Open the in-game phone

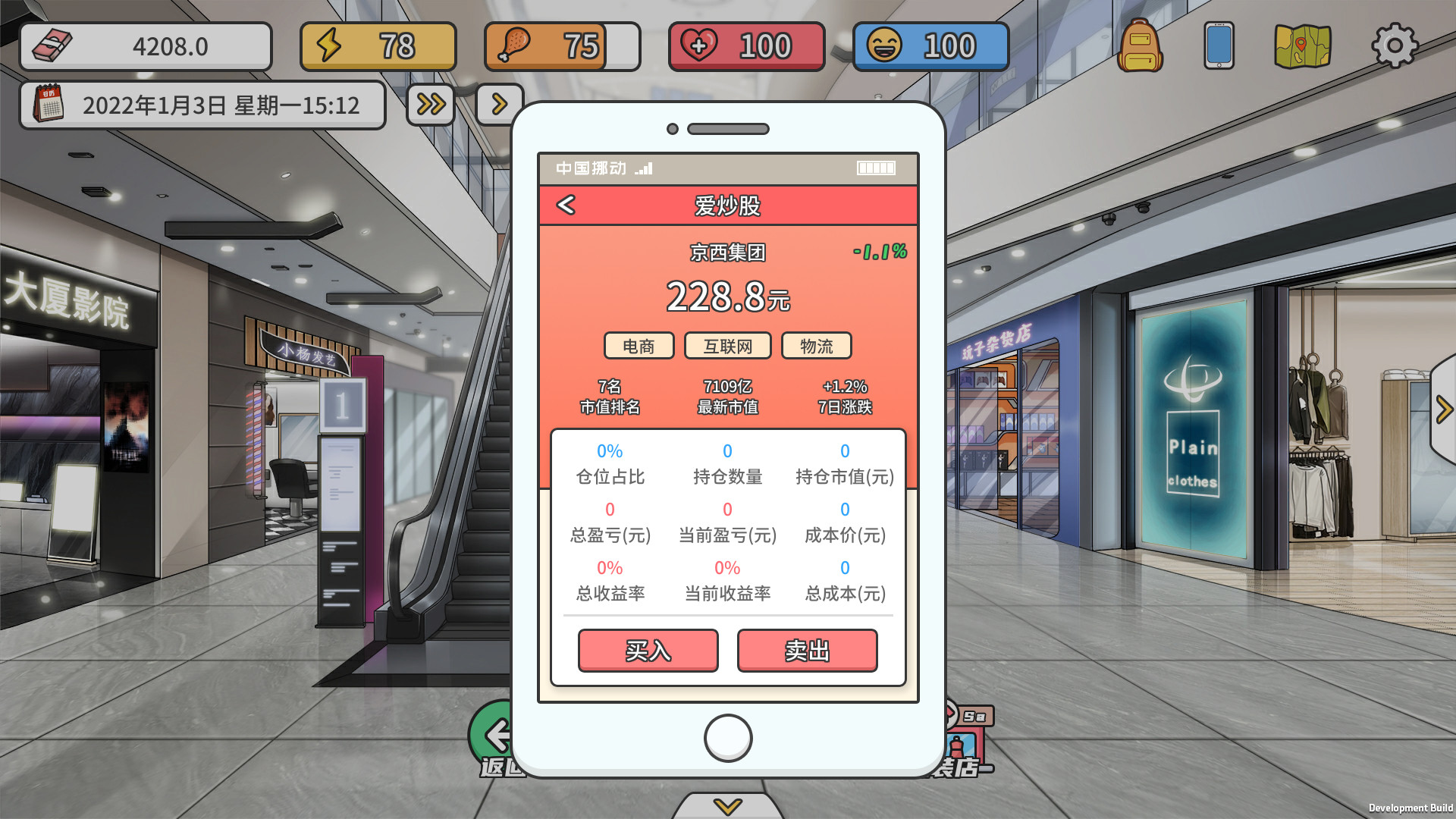[1219, 45]
